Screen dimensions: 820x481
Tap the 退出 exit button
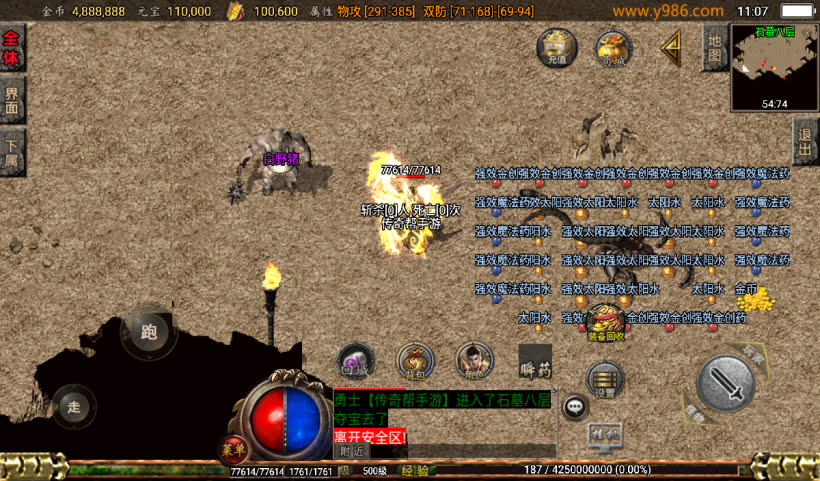(805, 142)
